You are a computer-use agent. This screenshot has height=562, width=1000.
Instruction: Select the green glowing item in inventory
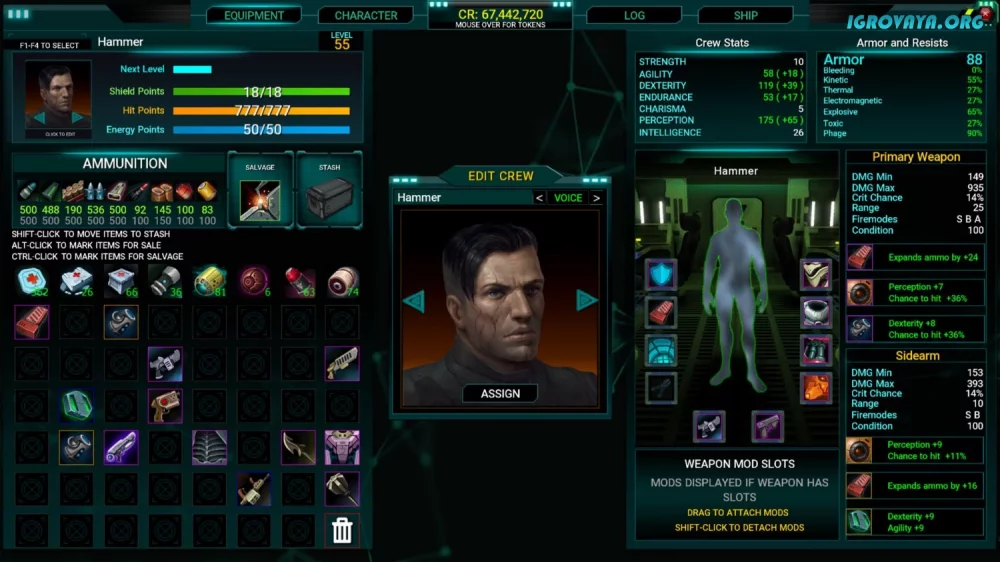[x=76, y=405]
